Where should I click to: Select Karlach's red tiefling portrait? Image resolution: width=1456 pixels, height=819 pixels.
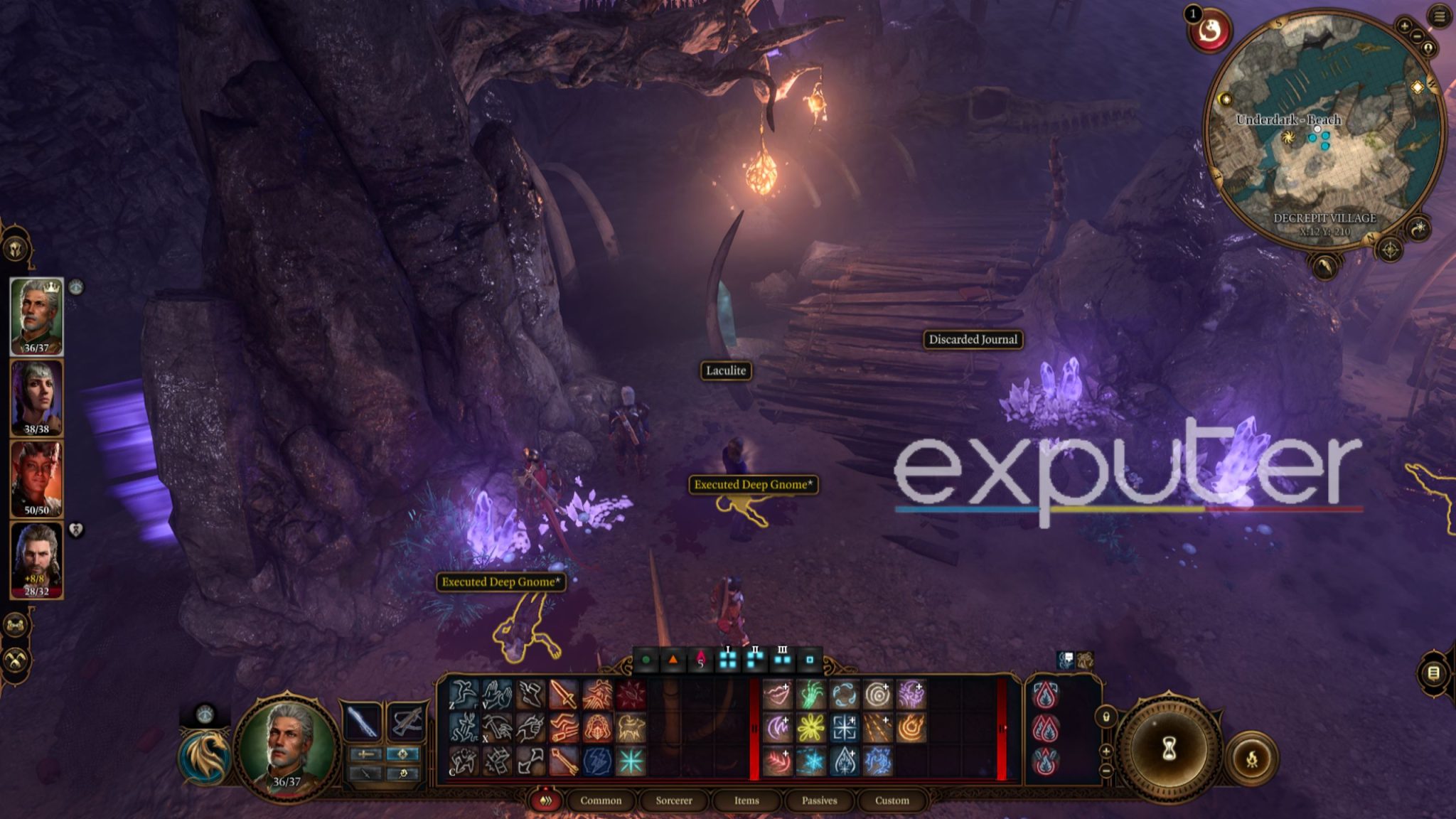tap(36, 478)
